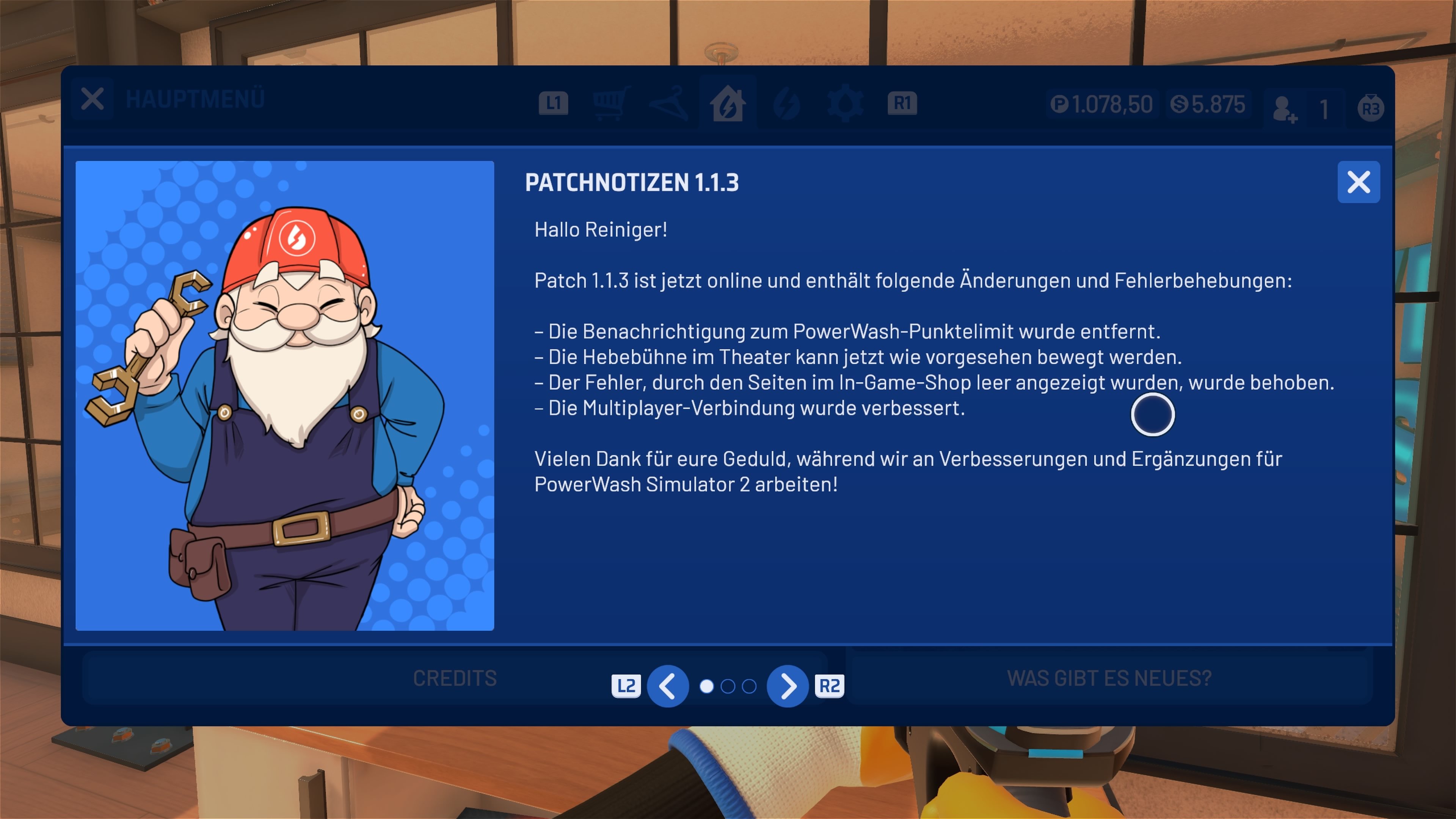Click the CREDITS button

[x=455, y=678]
